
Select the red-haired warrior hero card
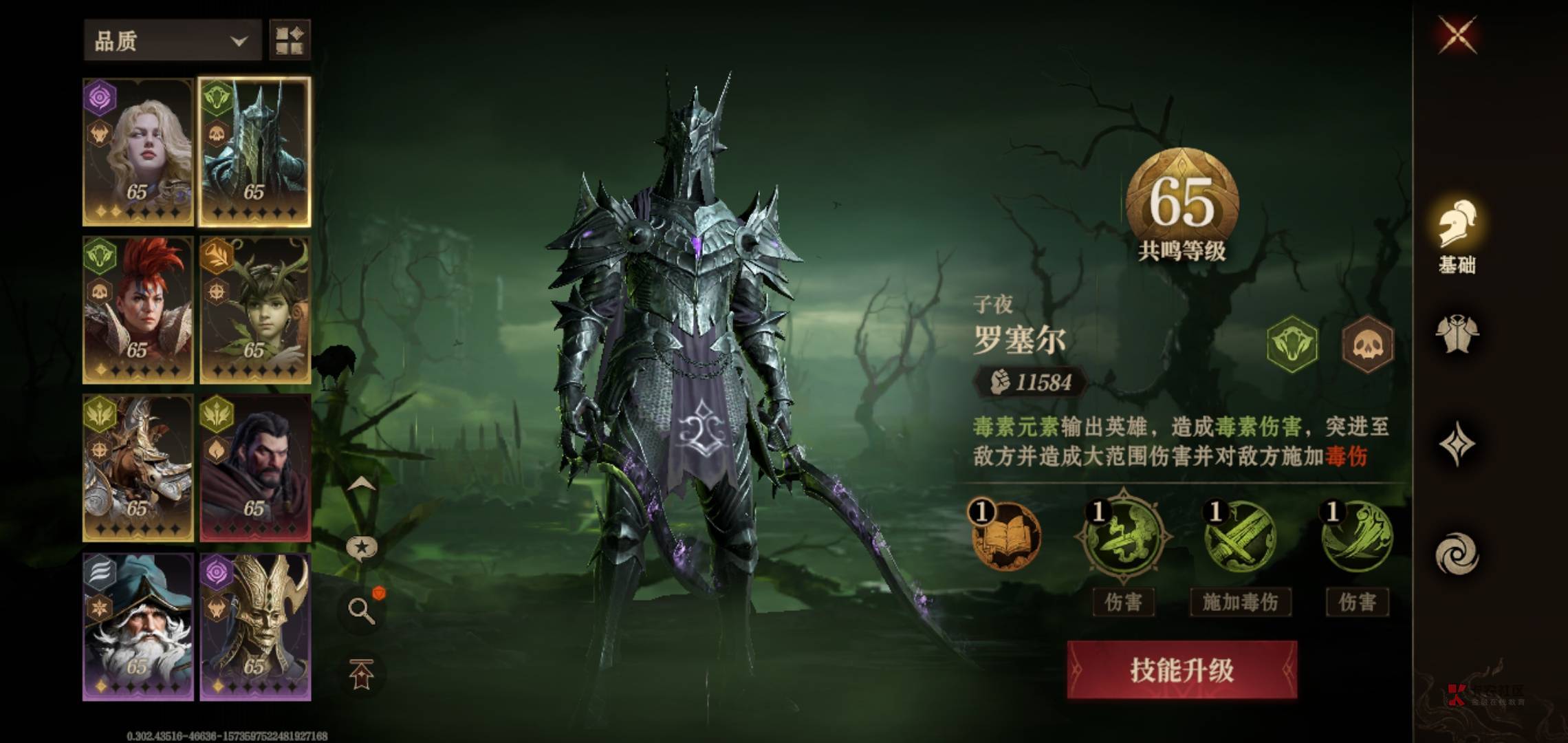pyautogui.click(x=138, y=310)
